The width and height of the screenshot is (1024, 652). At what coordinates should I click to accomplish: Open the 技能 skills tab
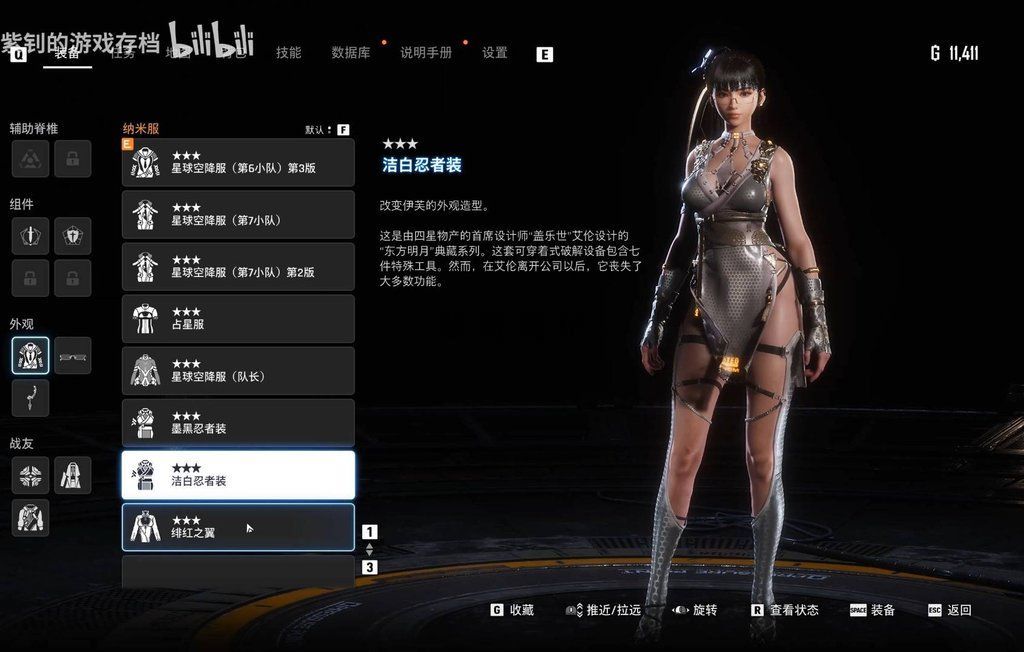pyautogui.click(x=288, y=53)
